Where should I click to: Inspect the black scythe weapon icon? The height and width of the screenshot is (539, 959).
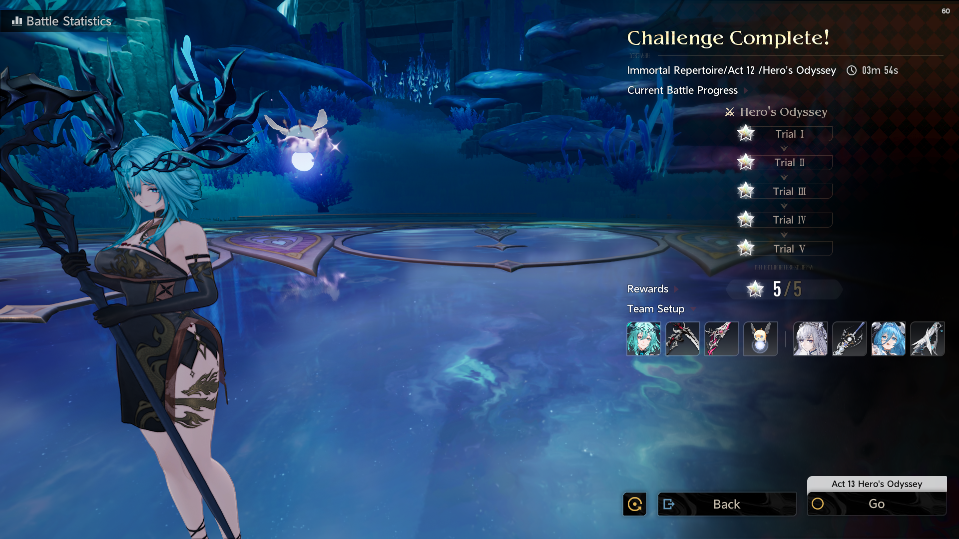pyautogui.click(x=683, y=339)
